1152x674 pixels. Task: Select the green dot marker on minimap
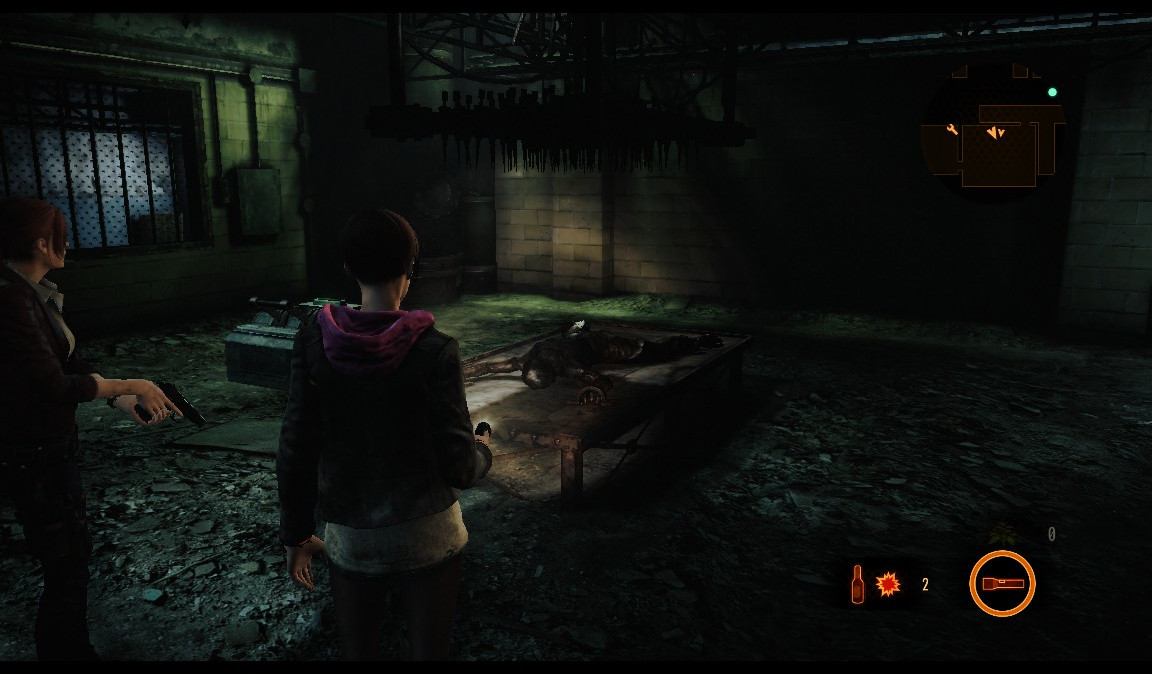click(x=1052, y=93)
